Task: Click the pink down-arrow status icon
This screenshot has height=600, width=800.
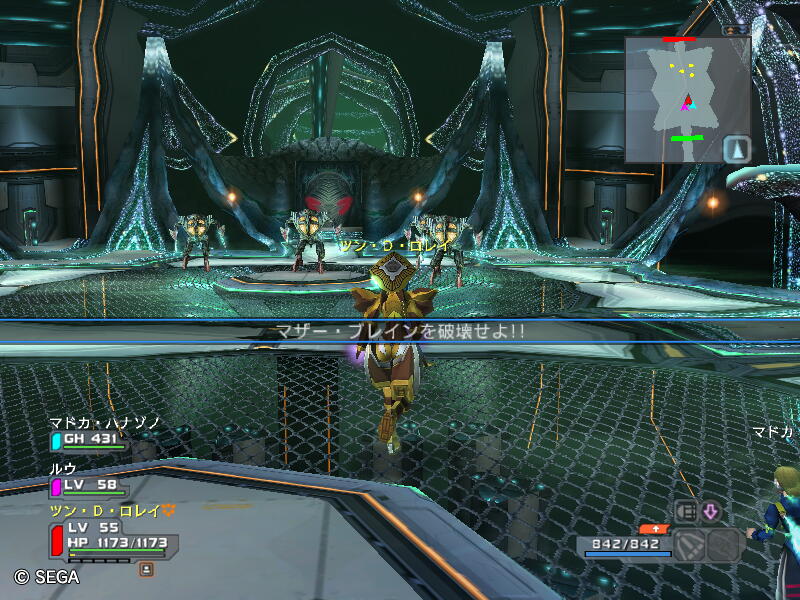Action: (710, 511)
